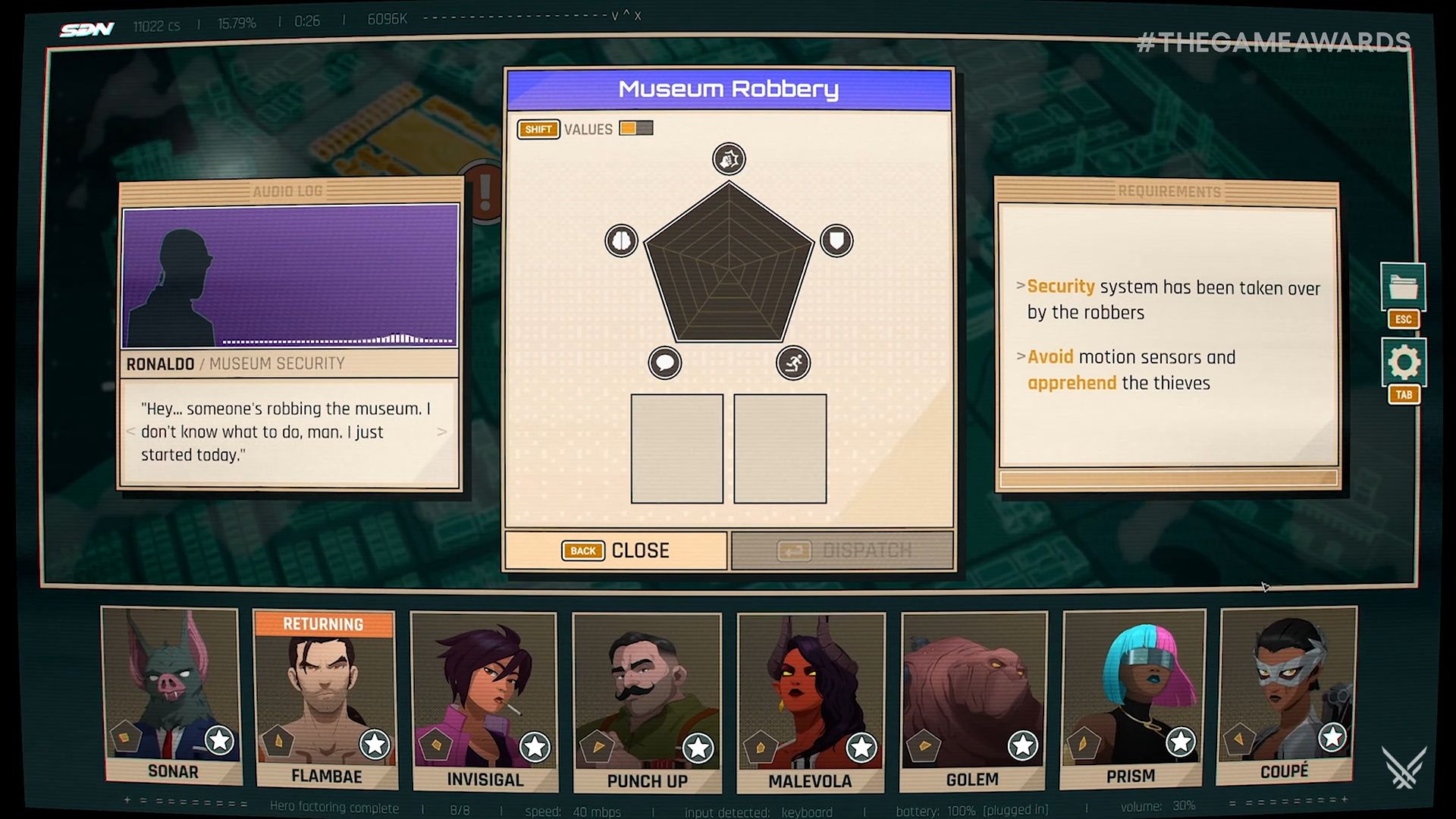Screen dimensions: 1456x819
Task: Toggle the Values display switch
Action: click(x=636, y=128)
